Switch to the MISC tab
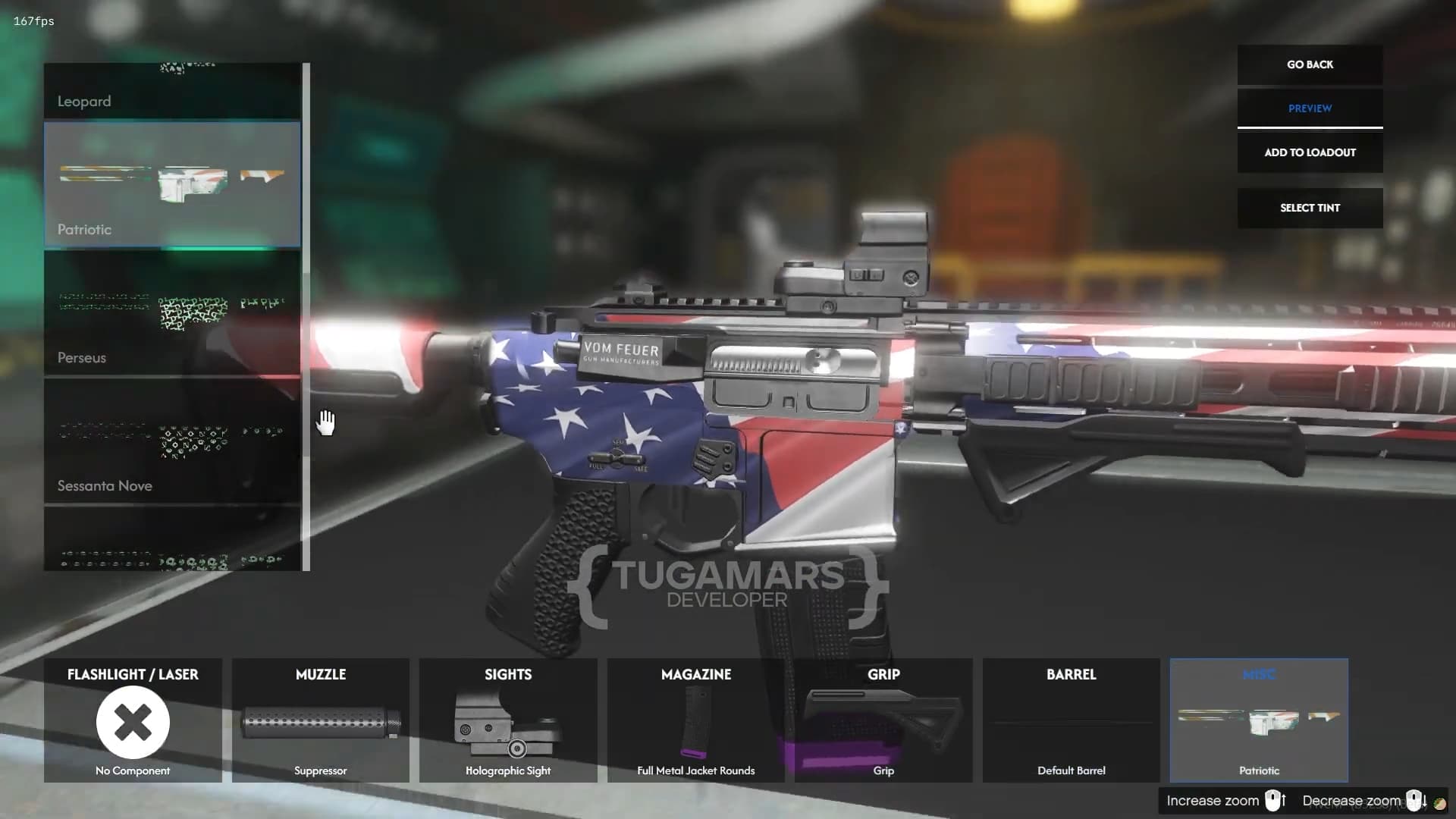This screenshot has width=1456, height=819. click(x=1259, y=674)
